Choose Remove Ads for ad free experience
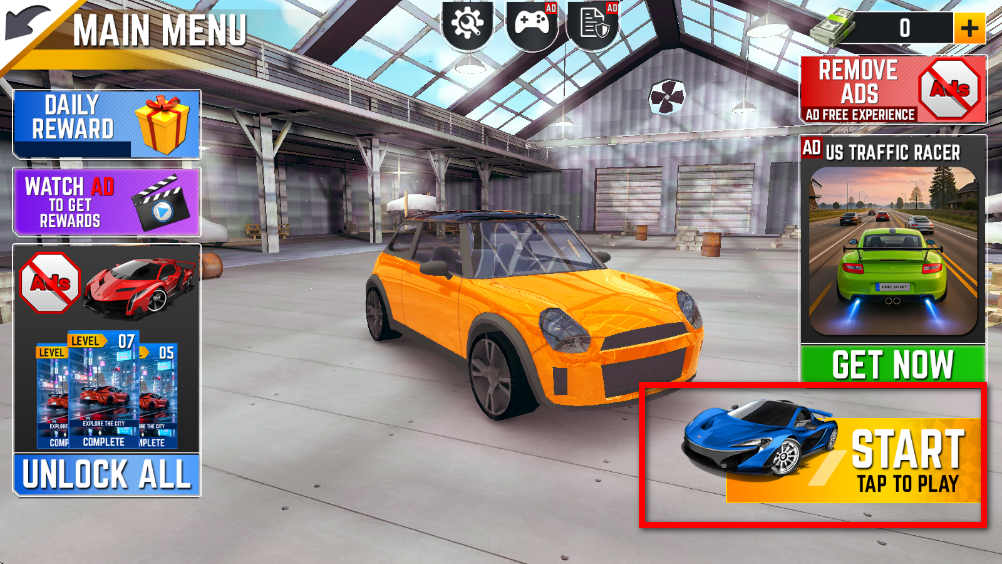Image resolution: width=1002 pixels, height=564 pixels. pos(893,90)
